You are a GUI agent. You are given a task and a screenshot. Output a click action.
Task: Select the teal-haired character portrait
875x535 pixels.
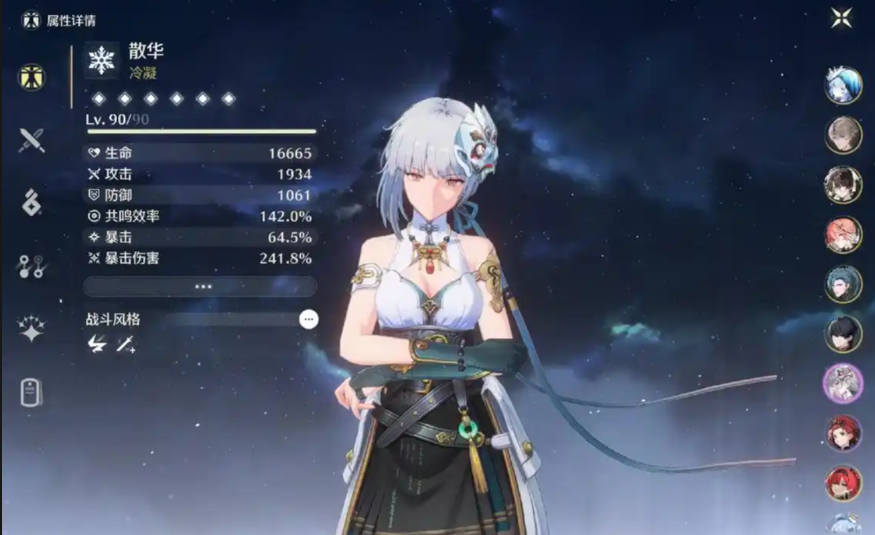(843, 284)
